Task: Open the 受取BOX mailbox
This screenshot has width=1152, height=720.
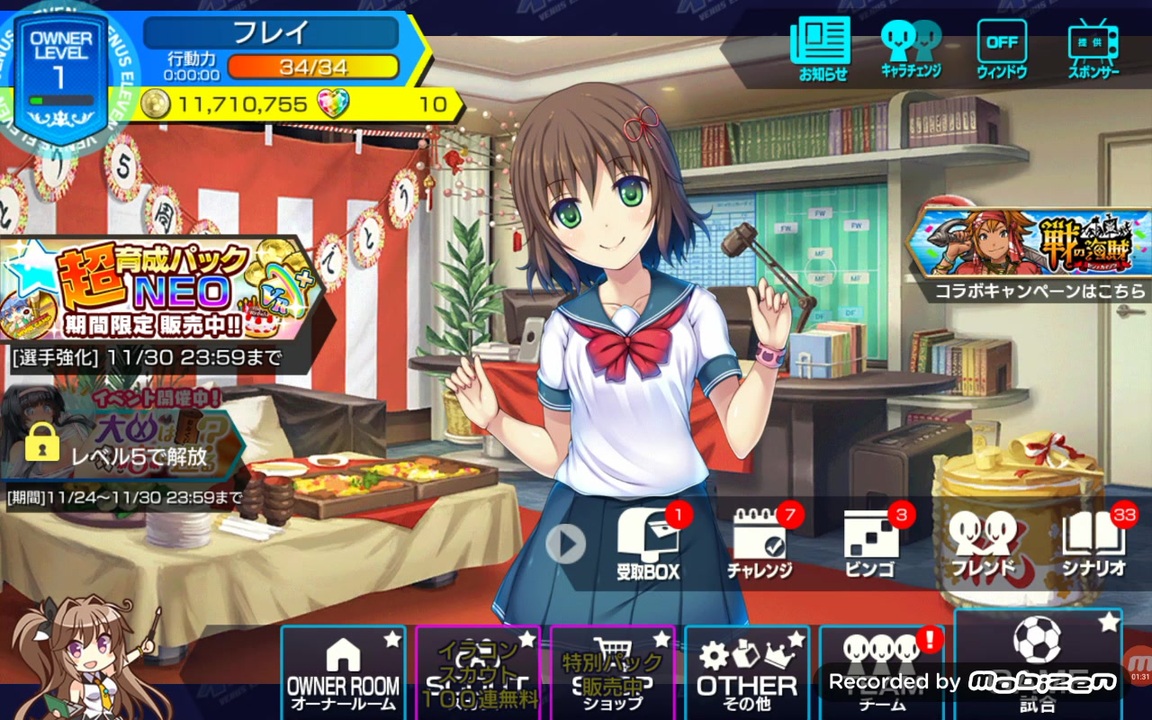Action: [649, 544]
